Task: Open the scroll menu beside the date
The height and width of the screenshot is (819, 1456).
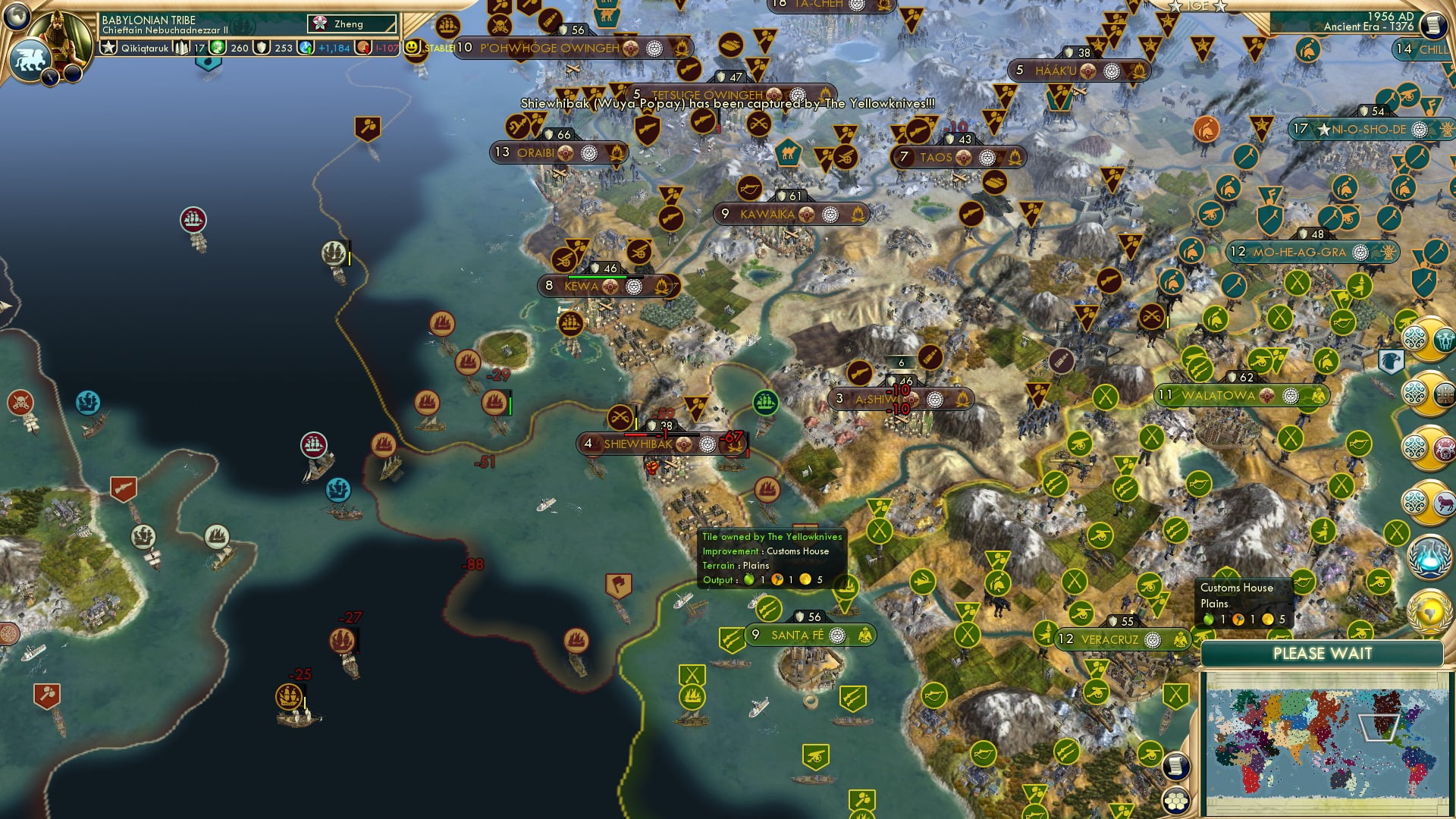Action: [1432, 25]
